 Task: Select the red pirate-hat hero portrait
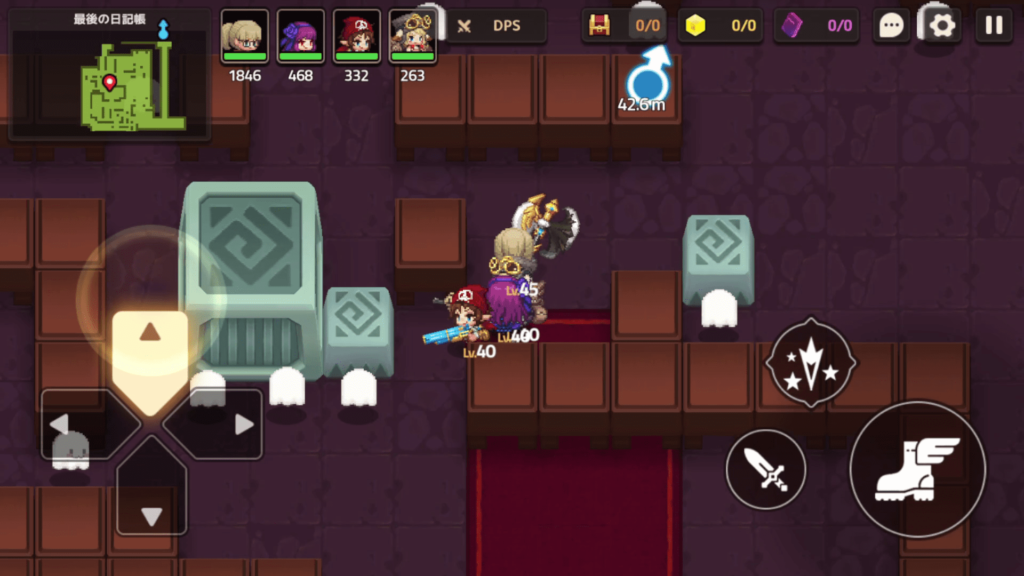click(357, 37)
